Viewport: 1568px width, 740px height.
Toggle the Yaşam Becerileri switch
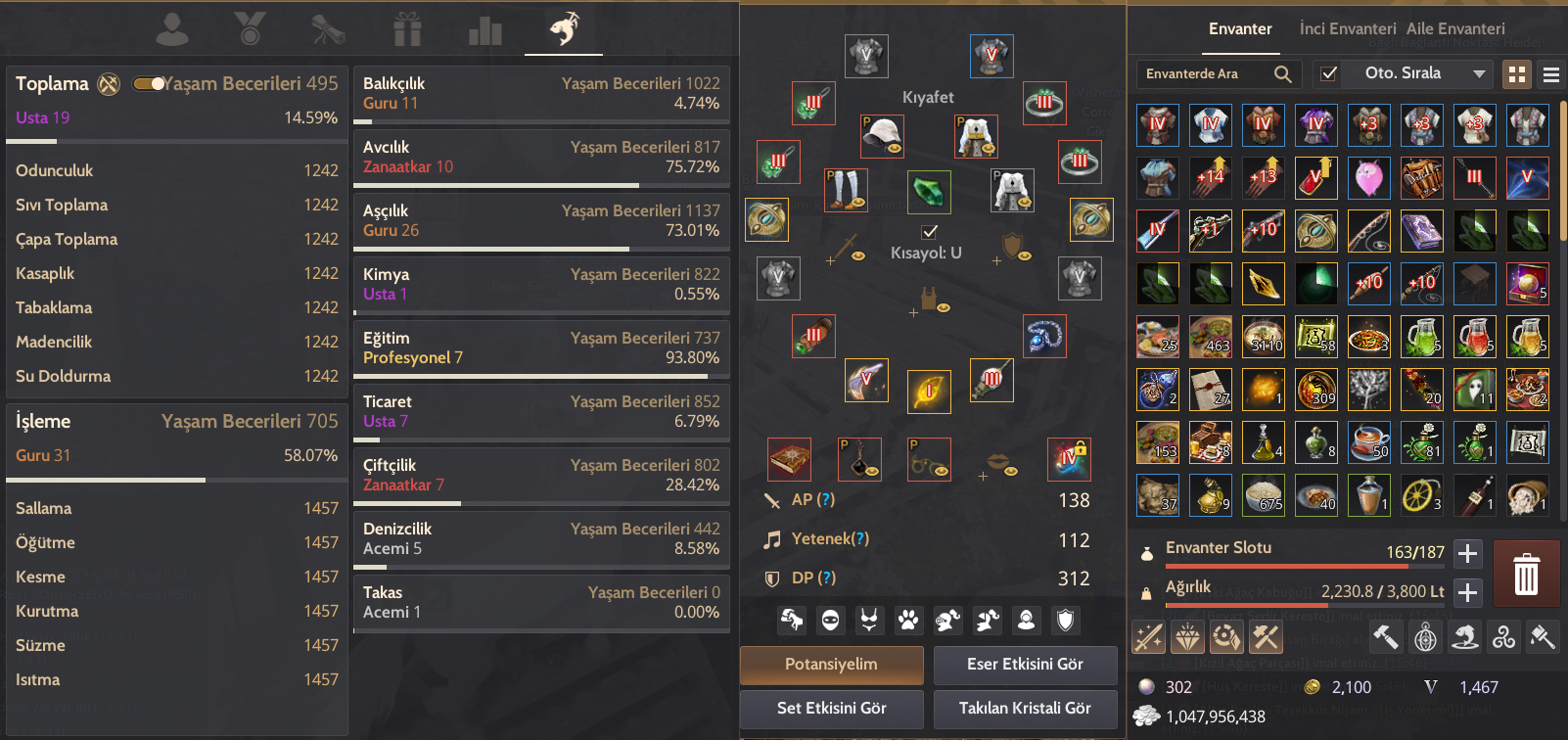[x=150, y=84]
